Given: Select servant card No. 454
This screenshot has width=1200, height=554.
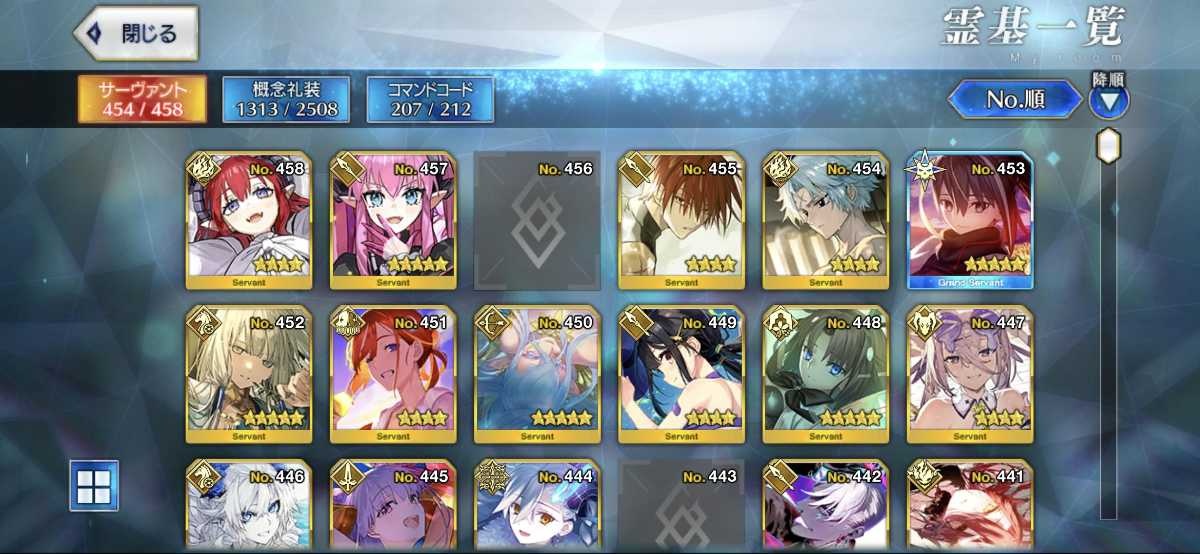Looking at the screenshot, I should click(x=825, y=221).
